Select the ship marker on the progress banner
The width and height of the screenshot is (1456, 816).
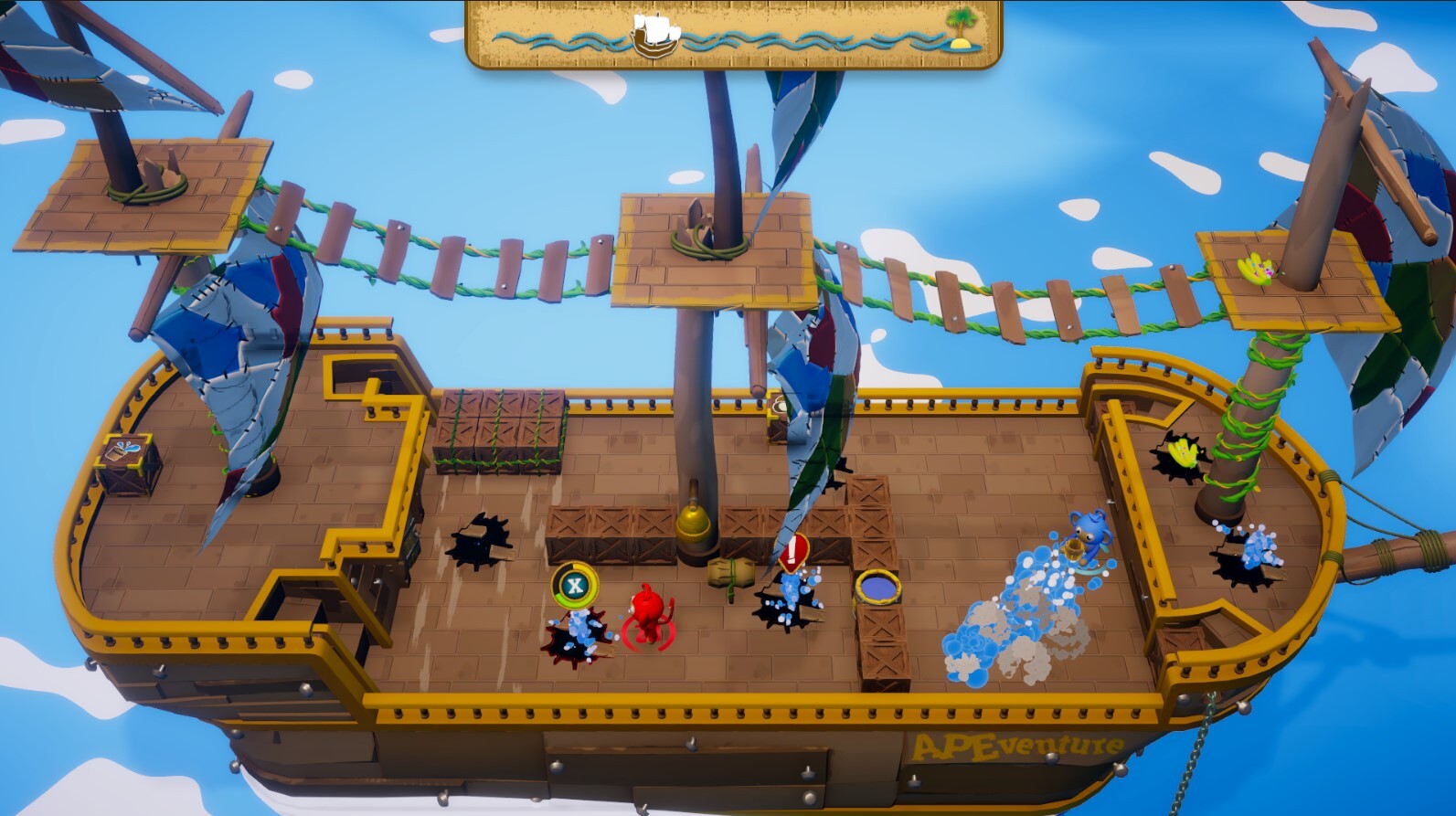pos(654,32)
